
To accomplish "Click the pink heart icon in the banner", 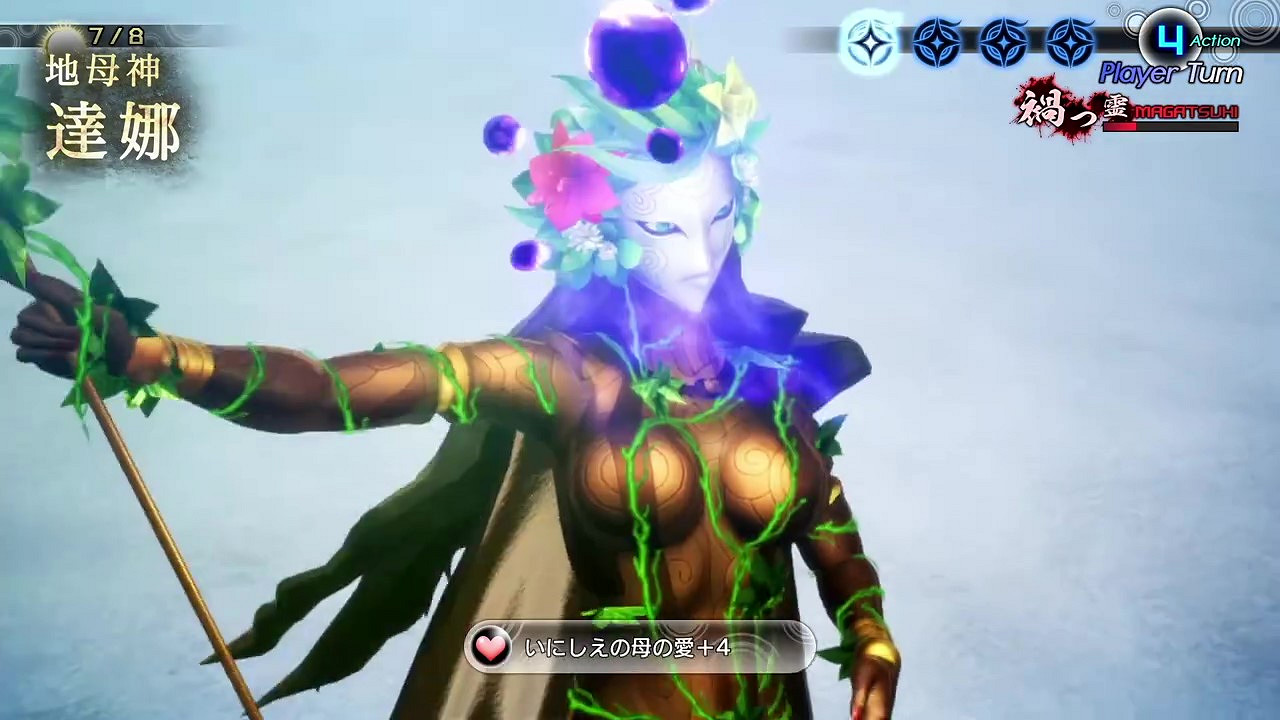I will click(489, 645).
